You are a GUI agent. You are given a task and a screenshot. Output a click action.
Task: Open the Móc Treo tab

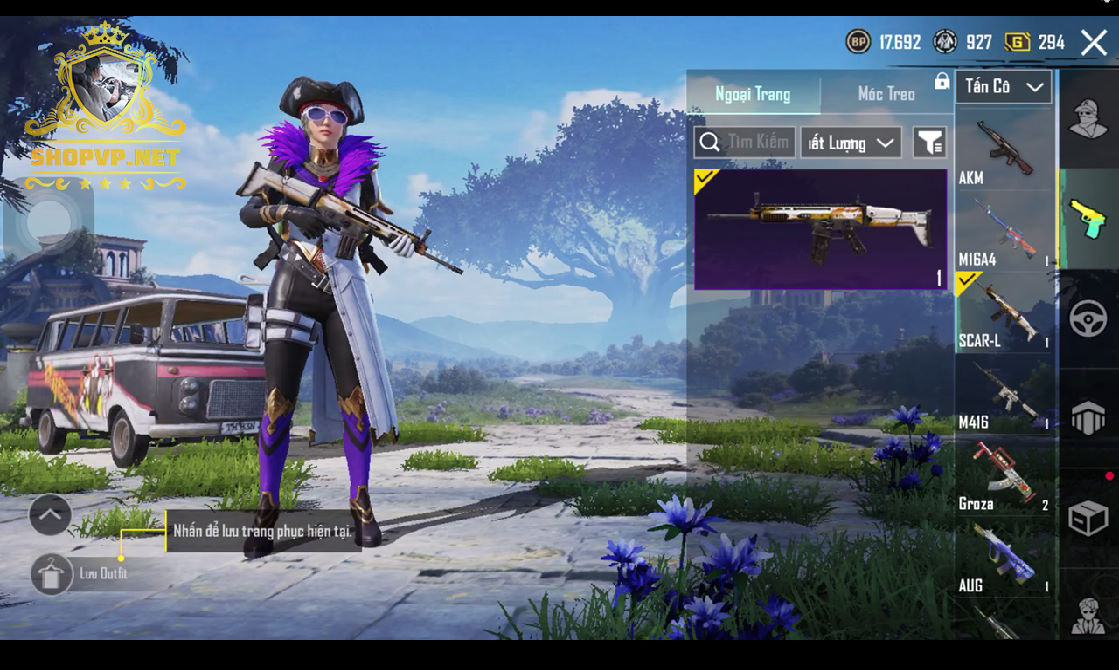886,94
